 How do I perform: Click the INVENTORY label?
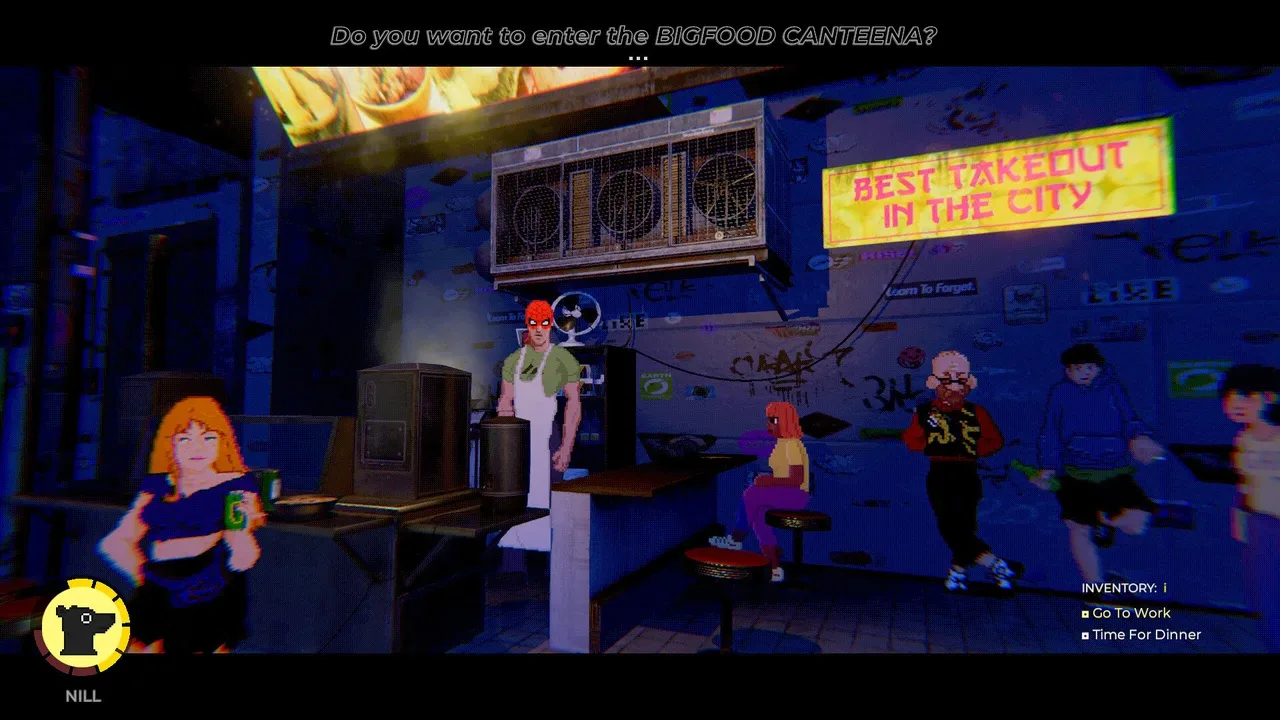pos(1117,588)
